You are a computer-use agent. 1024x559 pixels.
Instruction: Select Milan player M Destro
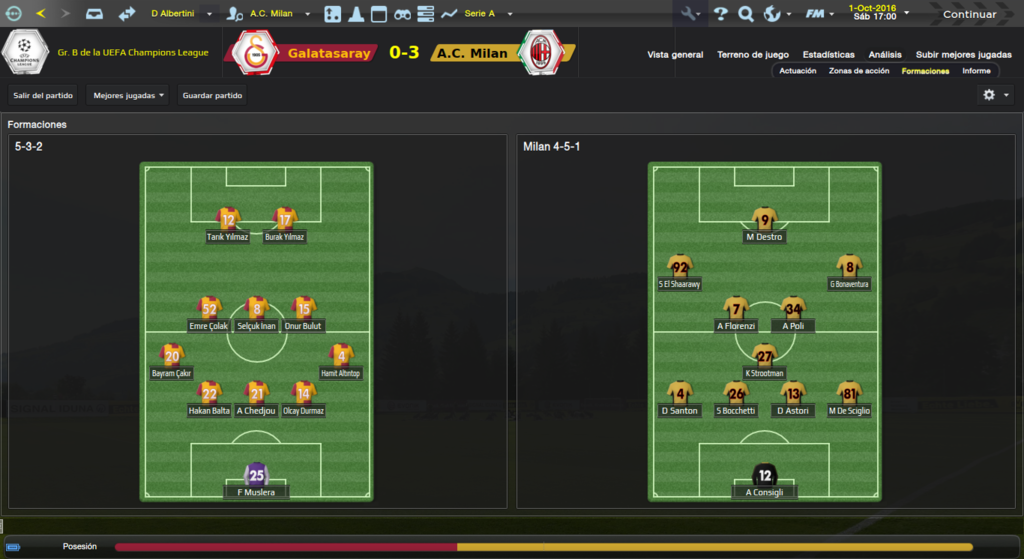[x=765, y=226]
